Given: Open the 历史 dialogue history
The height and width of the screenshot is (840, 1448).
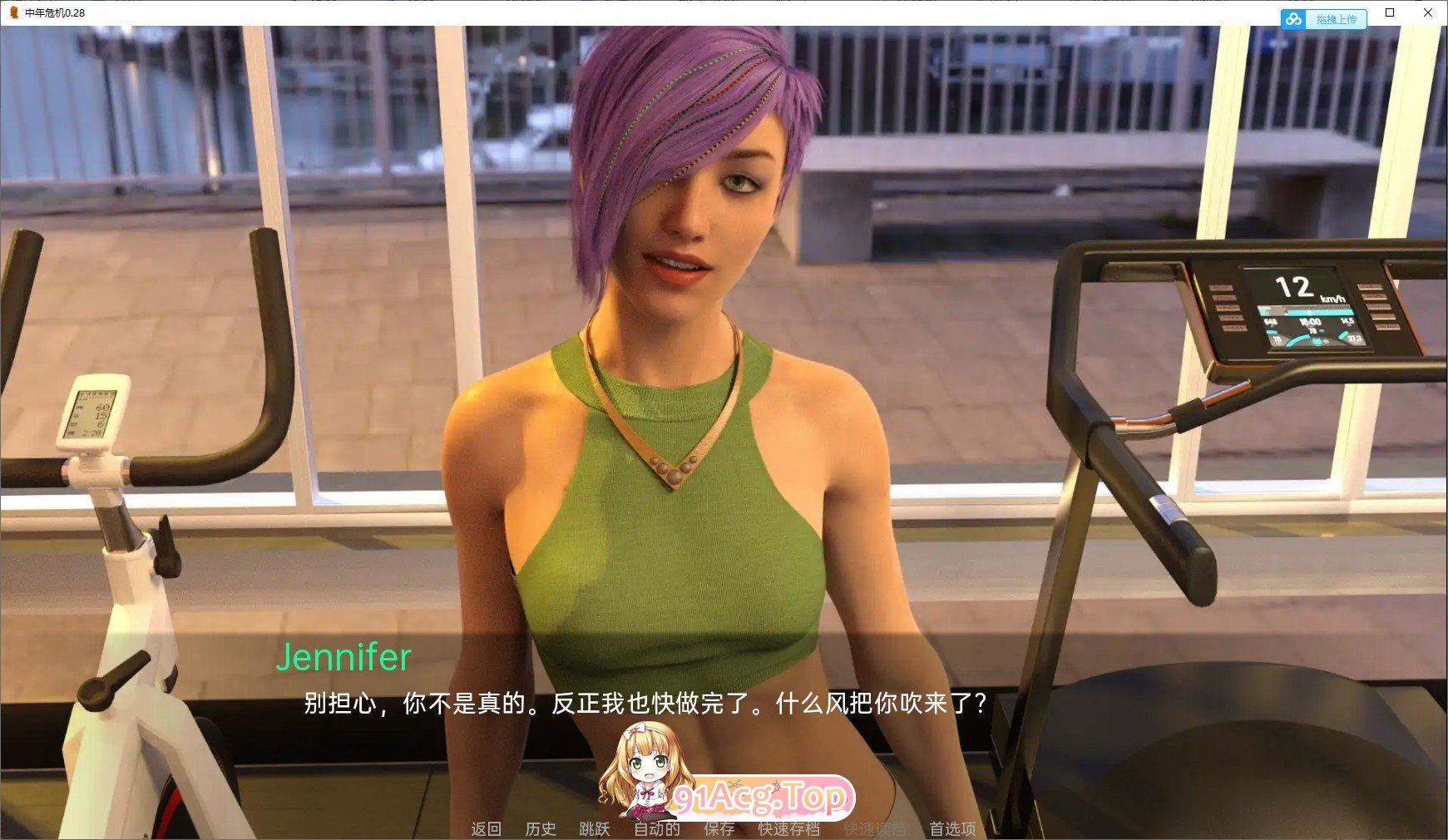Looking at the screenshot, I should pyautogui.click(x=541, y=828).
